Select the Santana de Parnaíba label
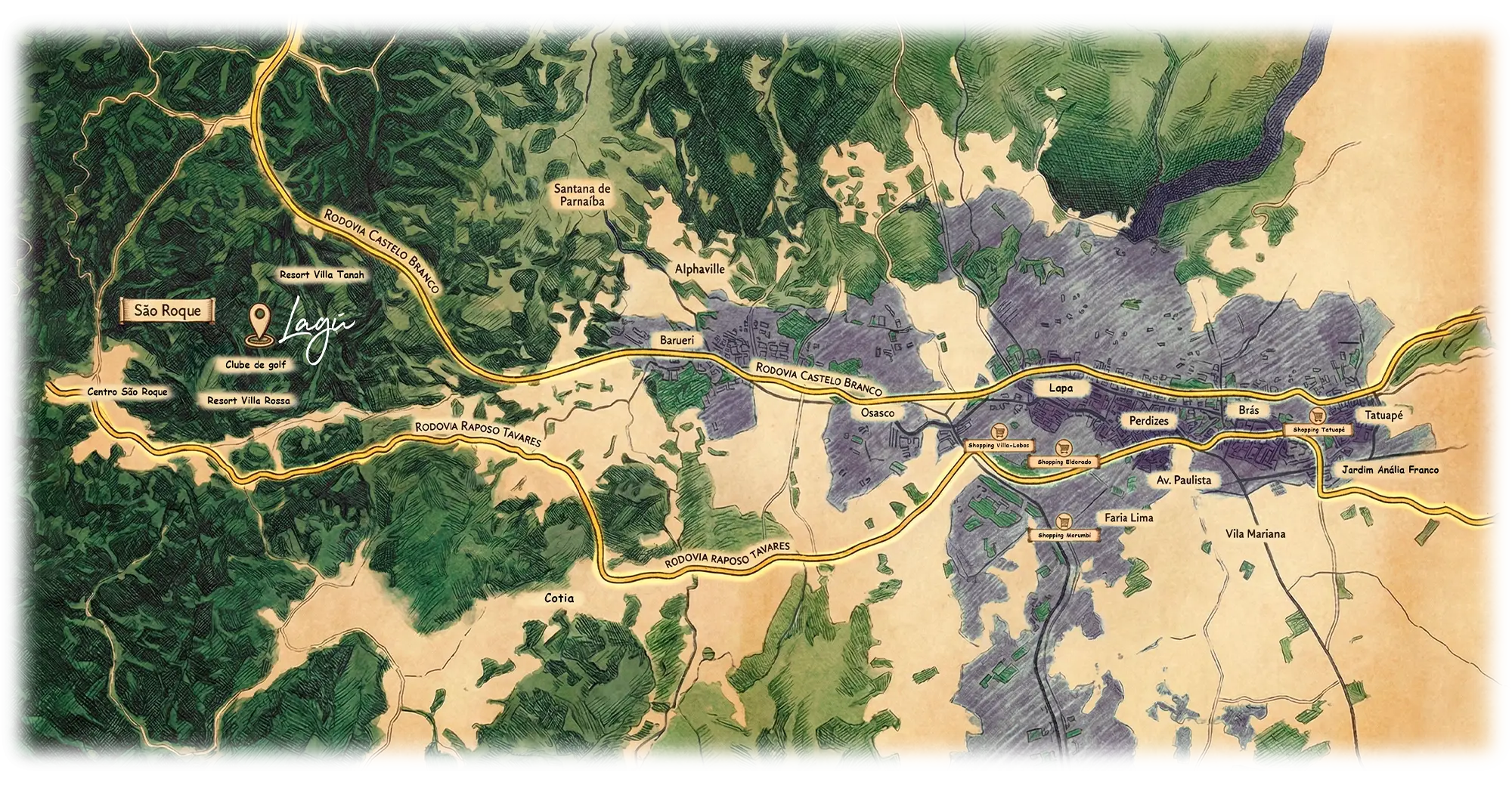The width and height of the screenshot is (1512, 785). [x=582, y=195]
